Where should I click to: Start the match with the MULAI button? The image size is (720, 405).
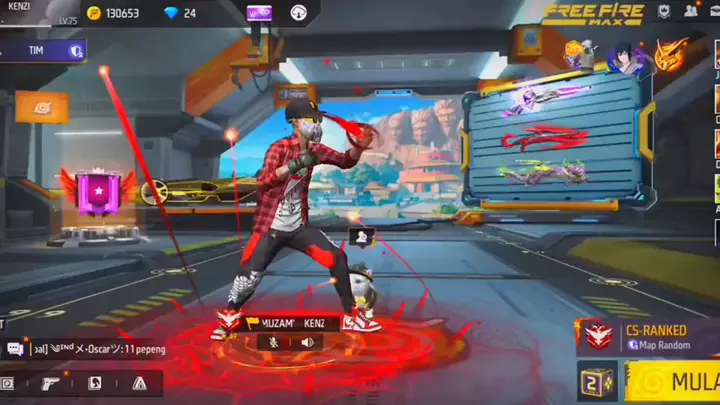pos(678,381)
